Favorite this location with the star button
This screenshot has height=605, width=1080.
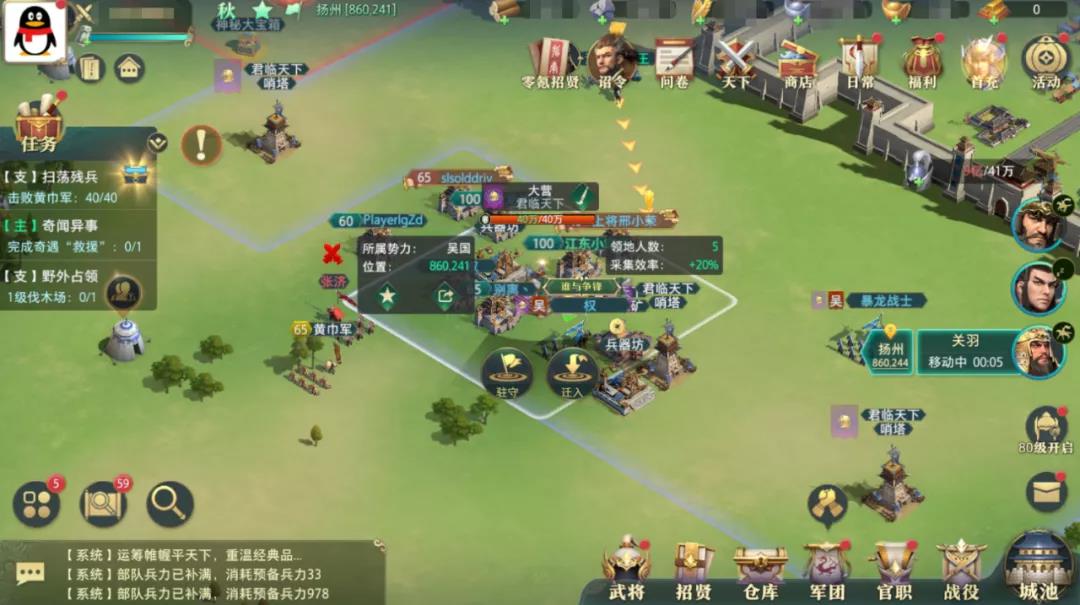point(387,296)
